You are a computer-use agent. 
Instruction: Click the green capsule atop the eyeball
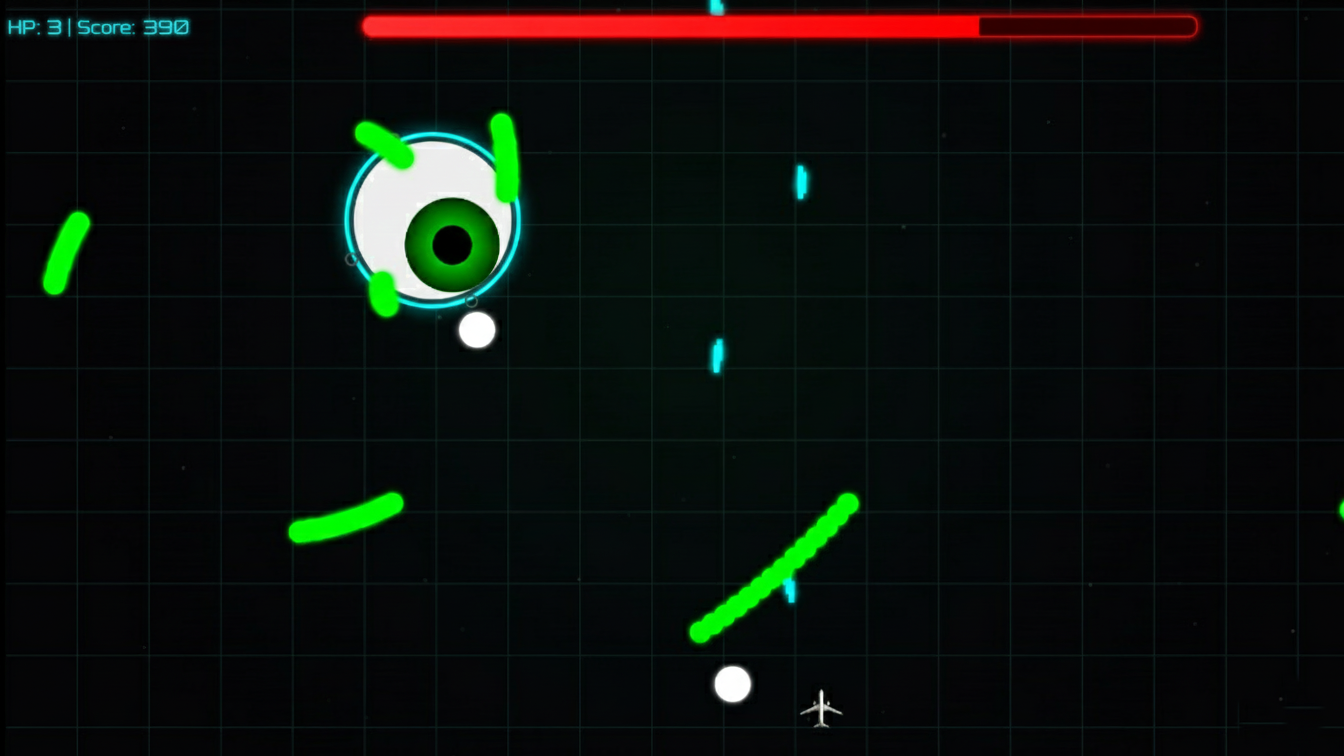click(385, 145)
